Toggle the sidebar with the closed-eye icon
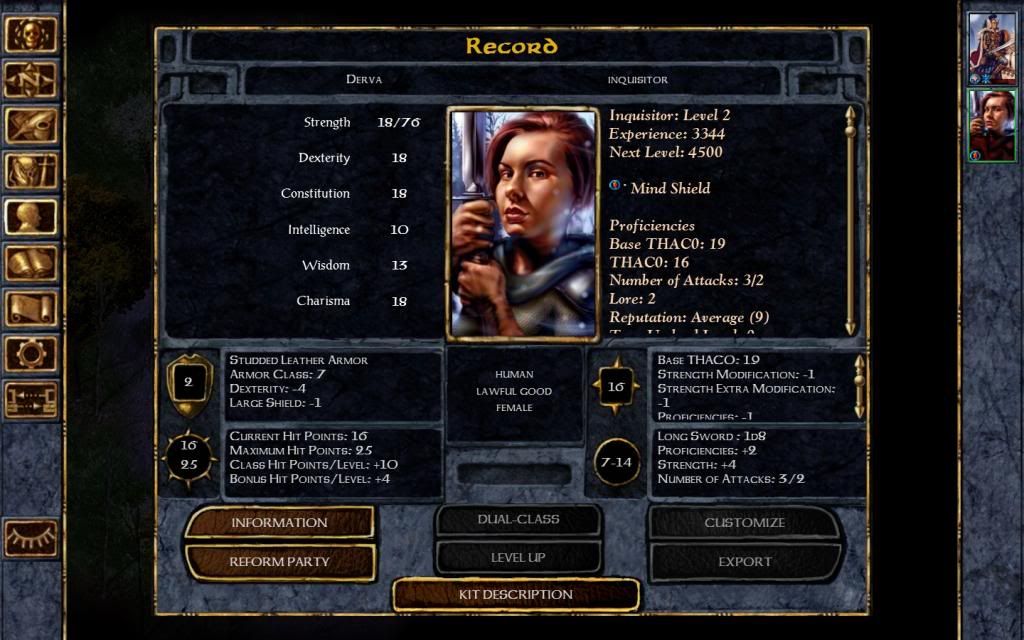1024x640 pixels. 31,538
